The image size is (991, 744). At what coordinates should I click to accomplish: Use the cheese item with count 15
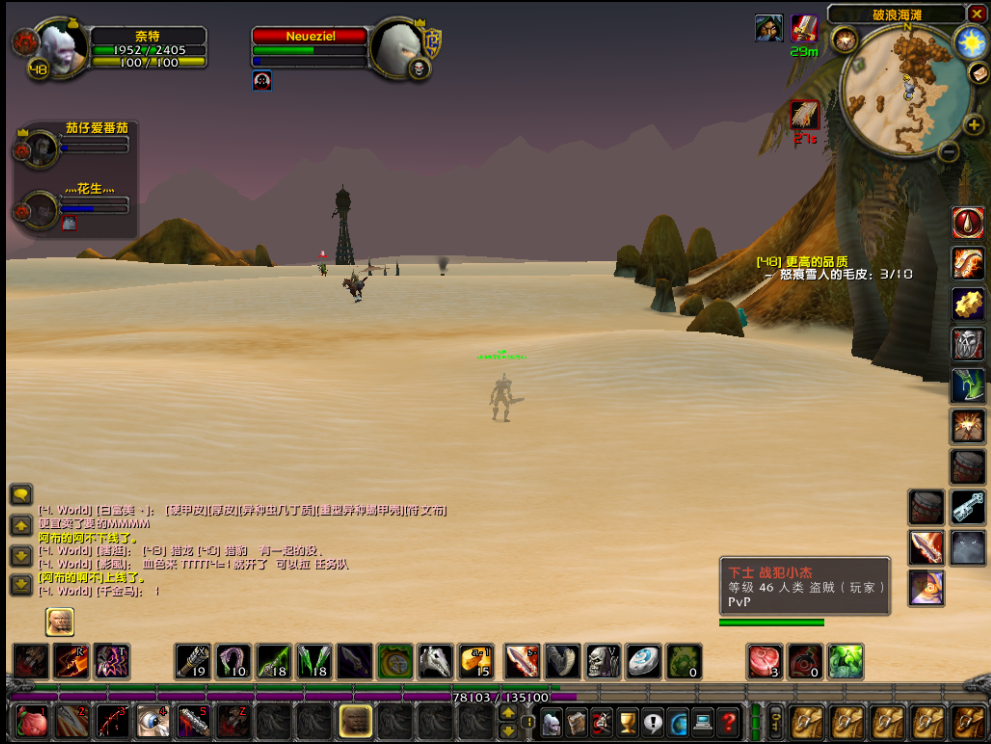pyautogui.click(x=476, y=661)
